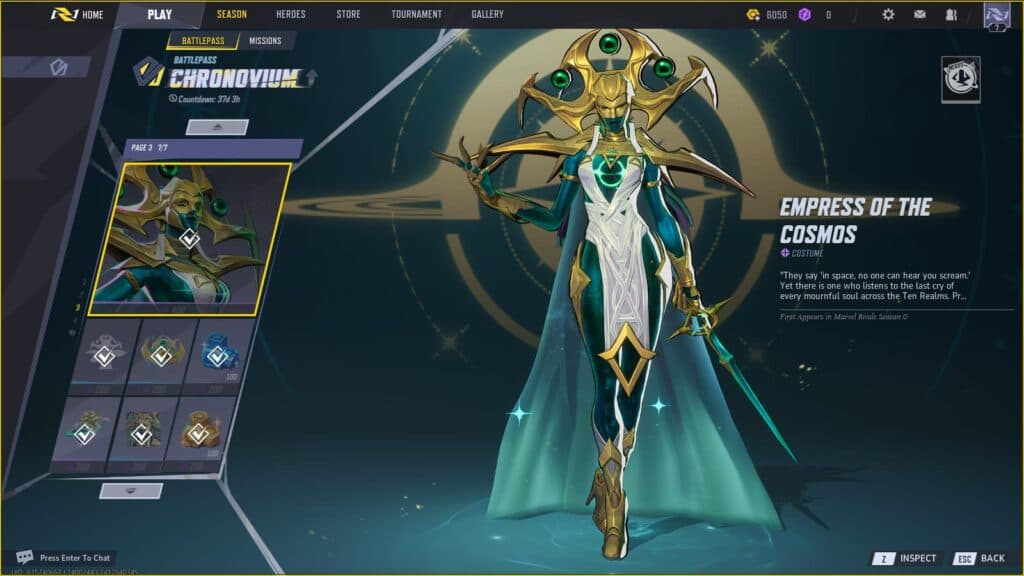This screenshot has width=1024, height=576.
Task: Click the player profile avatar
Action: click(996, 15)
